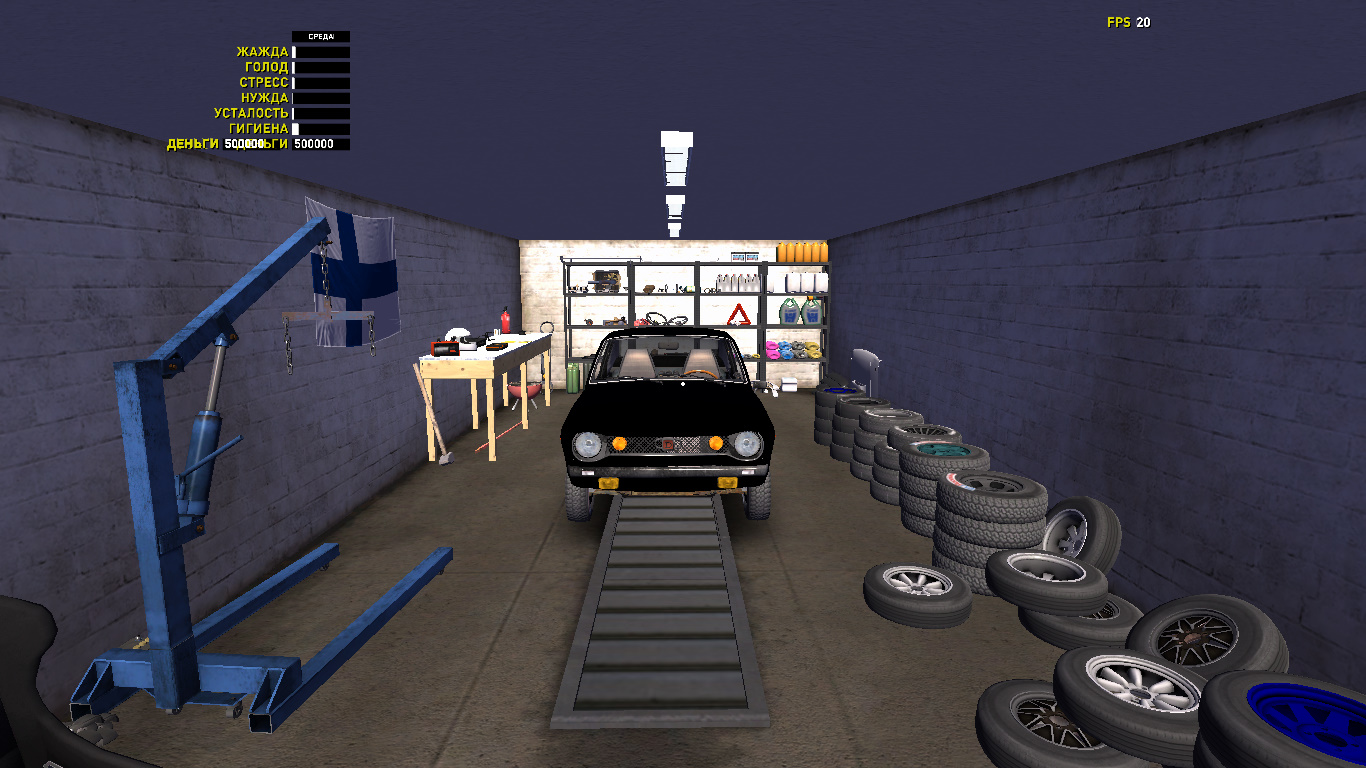Select the white helmet on the workbench
The image size is (1366, 768).
[457, 333]
